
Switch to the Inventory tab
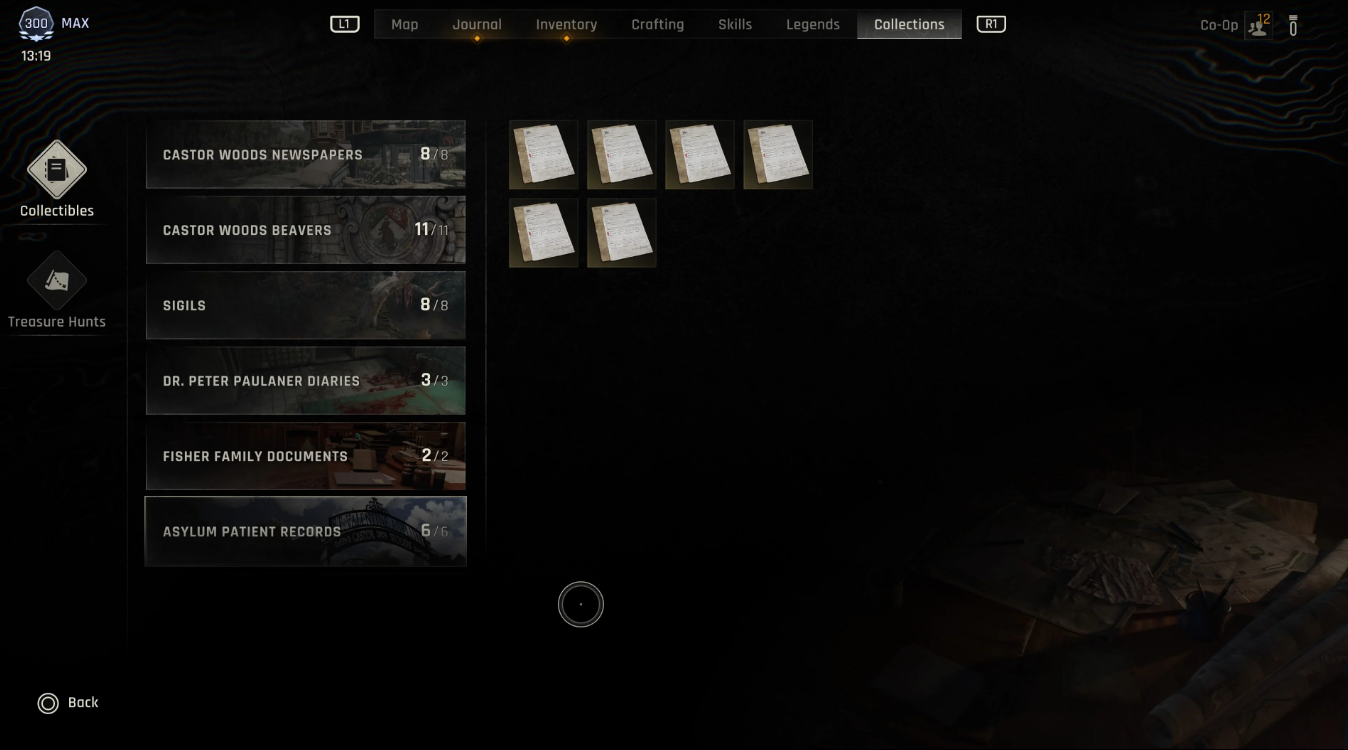click(566, 24)
